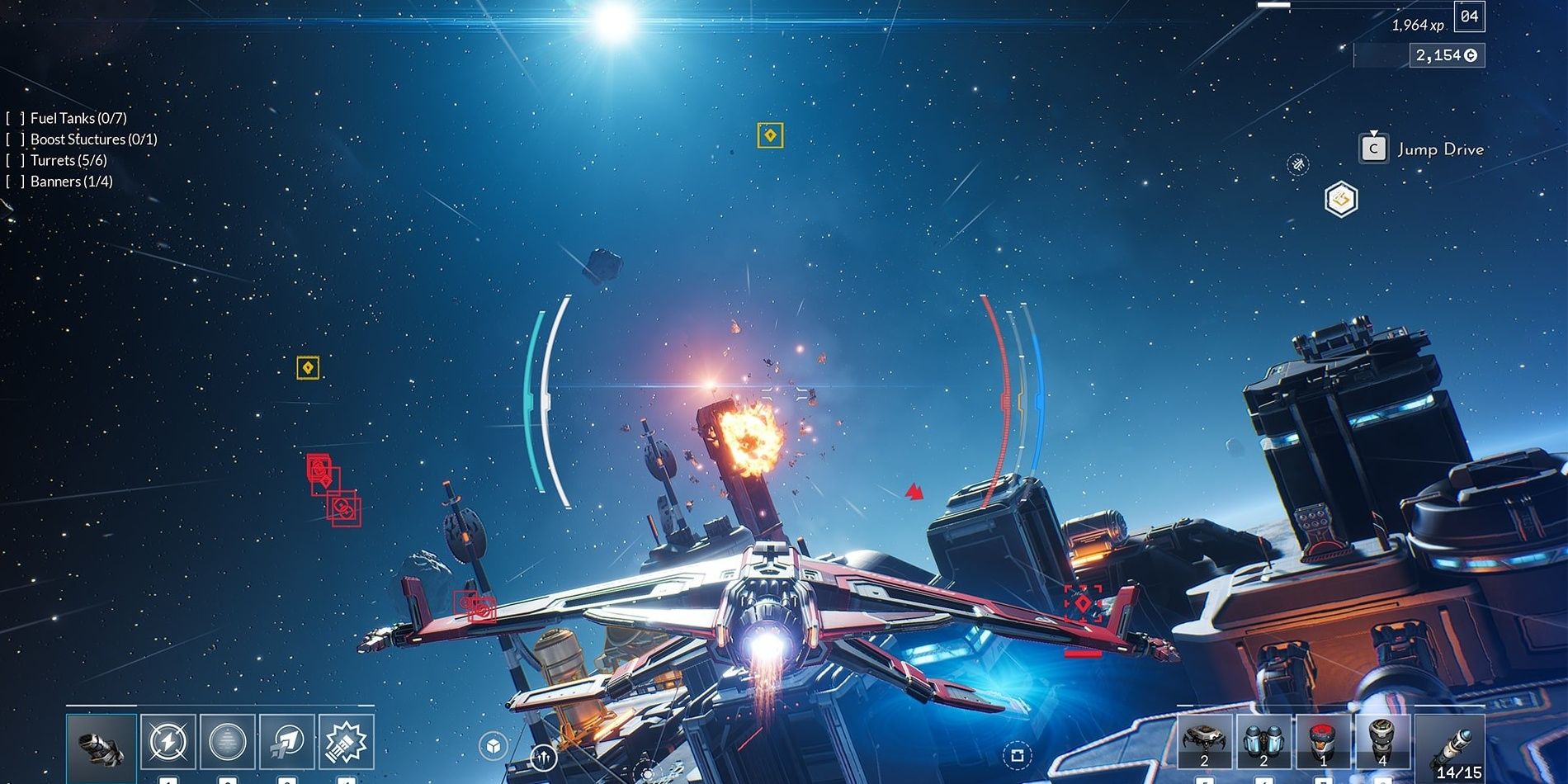Trigger the arrow boost device
Image resolution: width=1568 pixels, height=784 pixels.
[287, 742]
